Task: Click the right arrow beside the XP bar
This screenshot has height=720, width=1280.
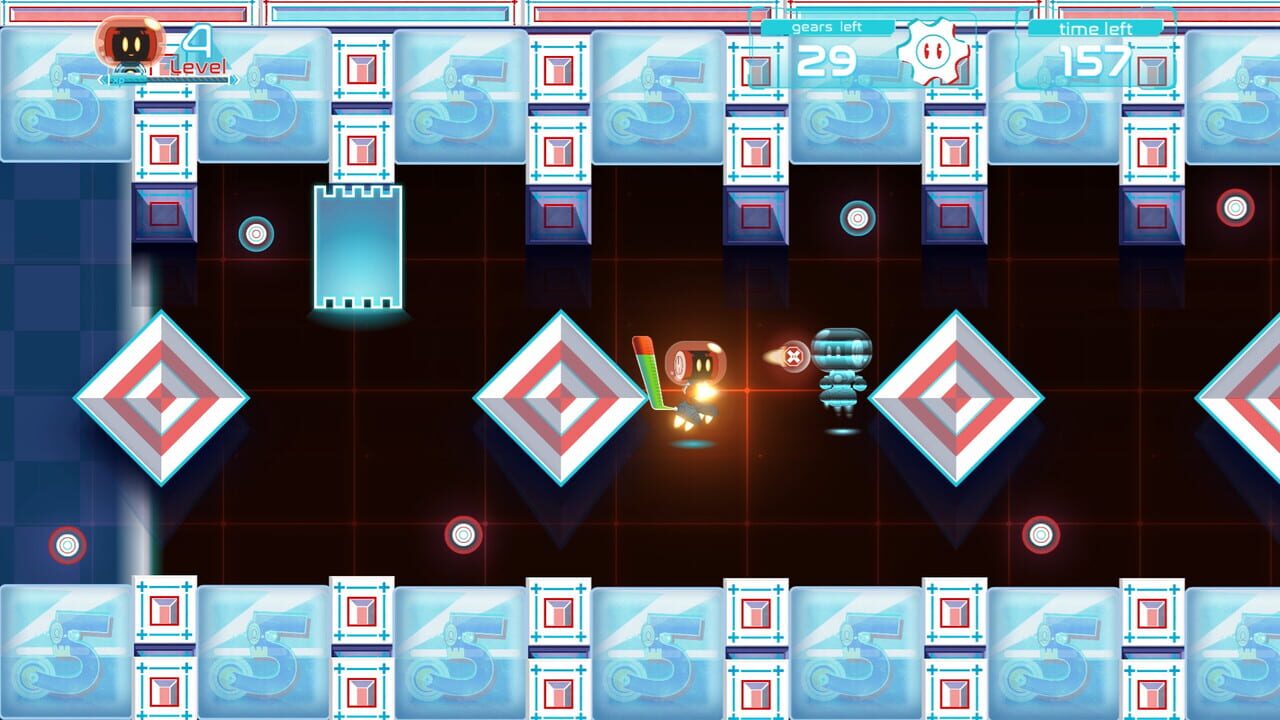Action: click(233, 80)
